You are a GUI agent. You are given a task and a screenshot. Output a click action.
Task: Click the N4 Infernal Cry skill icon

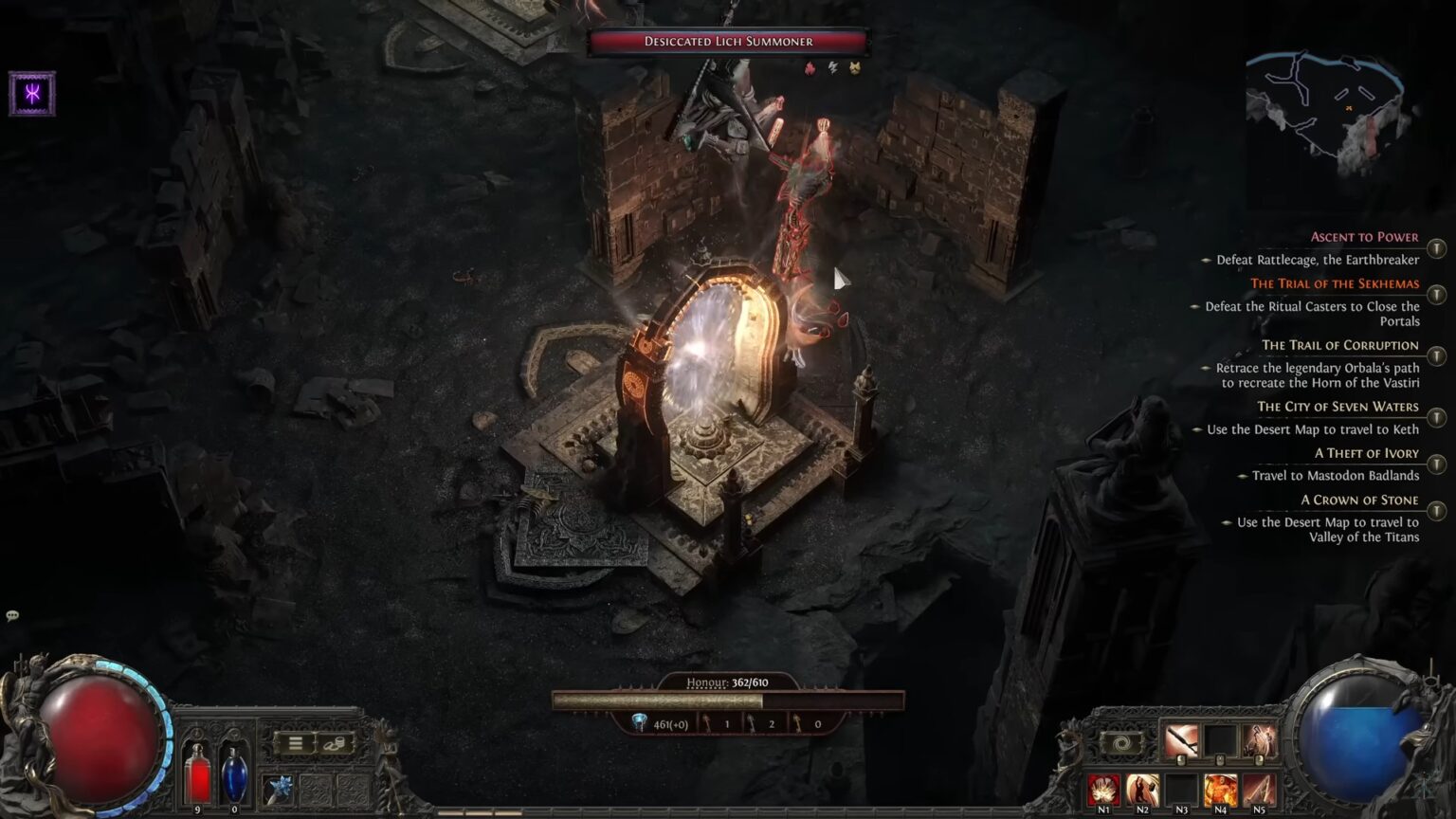1221,792
